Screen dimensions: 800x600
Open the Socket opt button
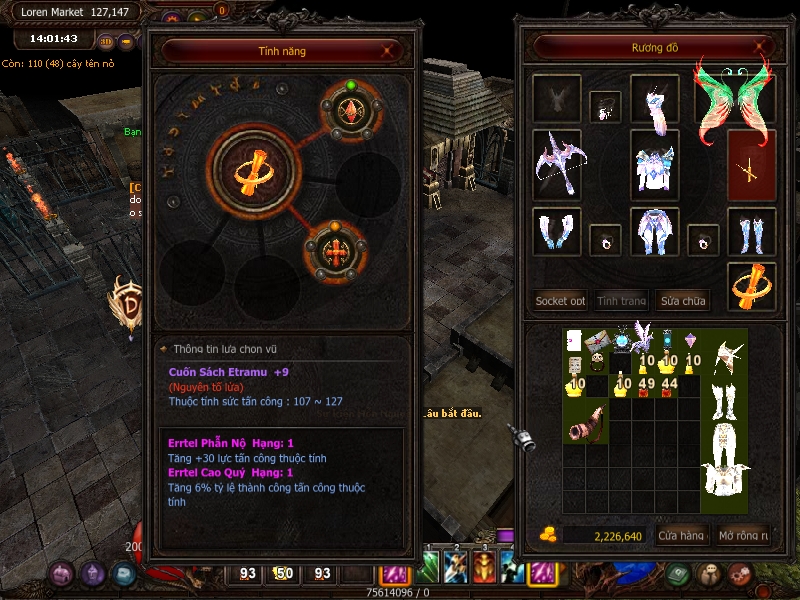coord(560,300)
